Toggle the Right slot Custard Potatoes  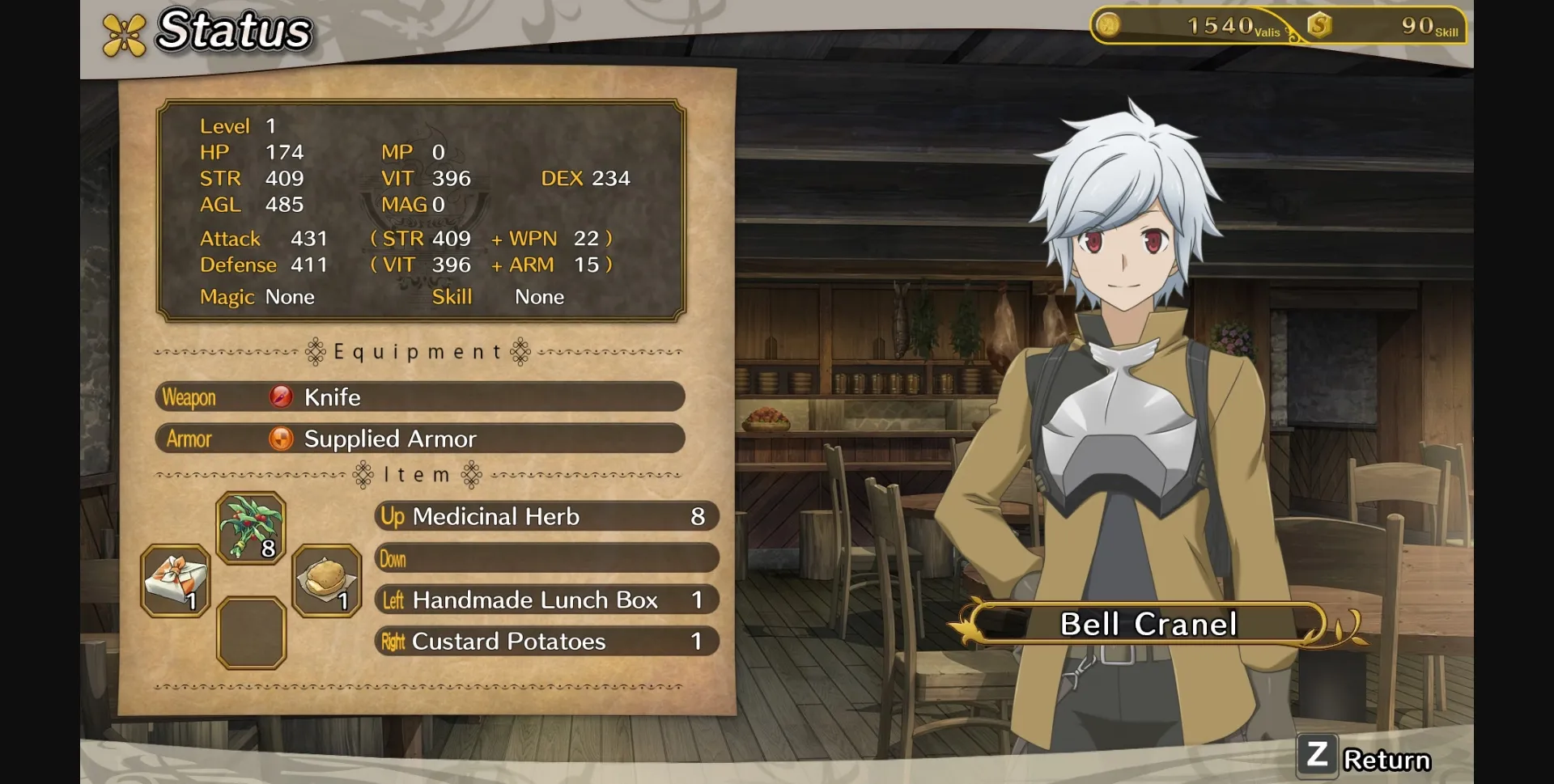(x=546, y=641)
